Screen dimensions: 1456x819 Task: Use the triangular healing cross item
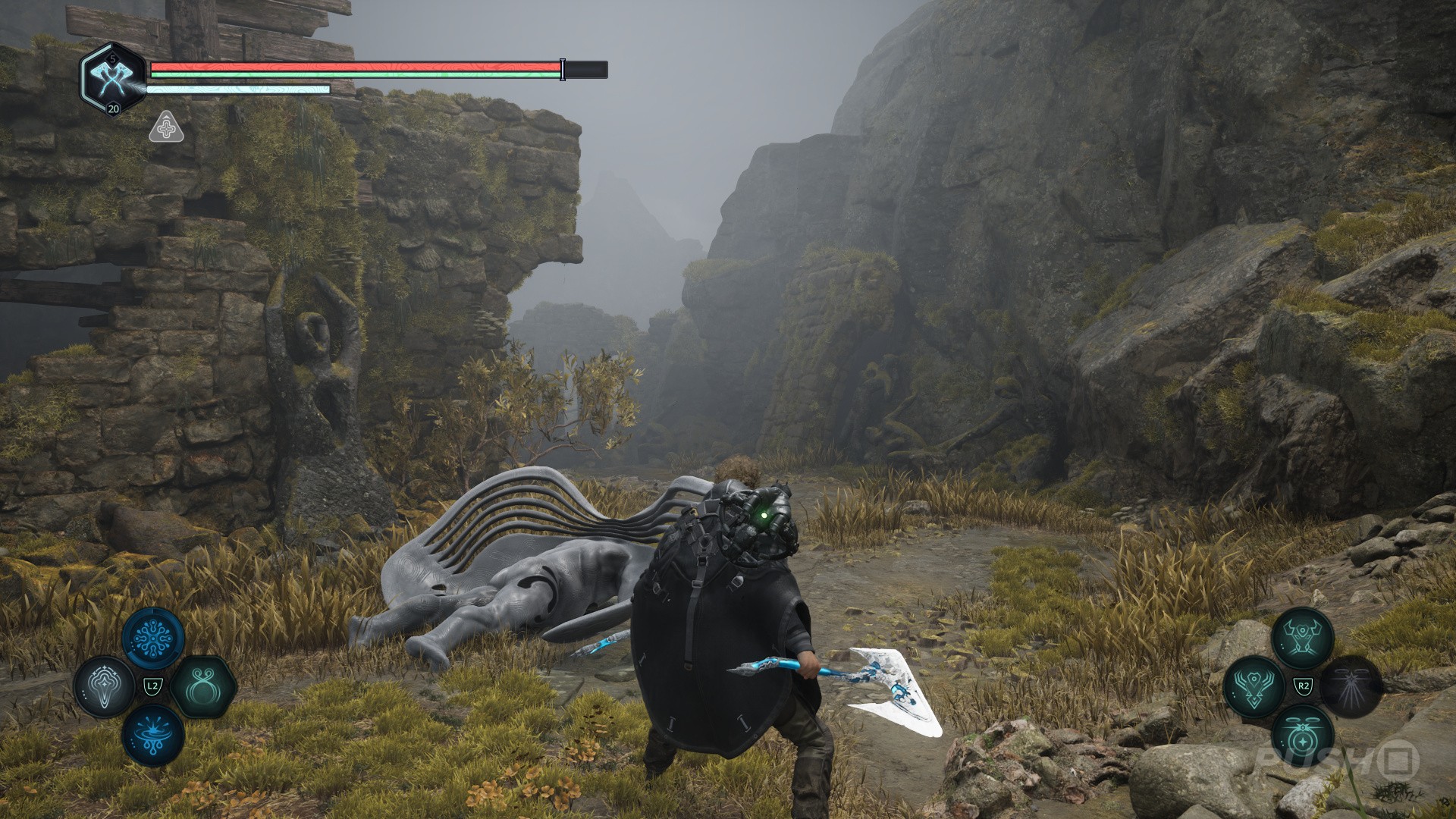click(x=166, y=128)
